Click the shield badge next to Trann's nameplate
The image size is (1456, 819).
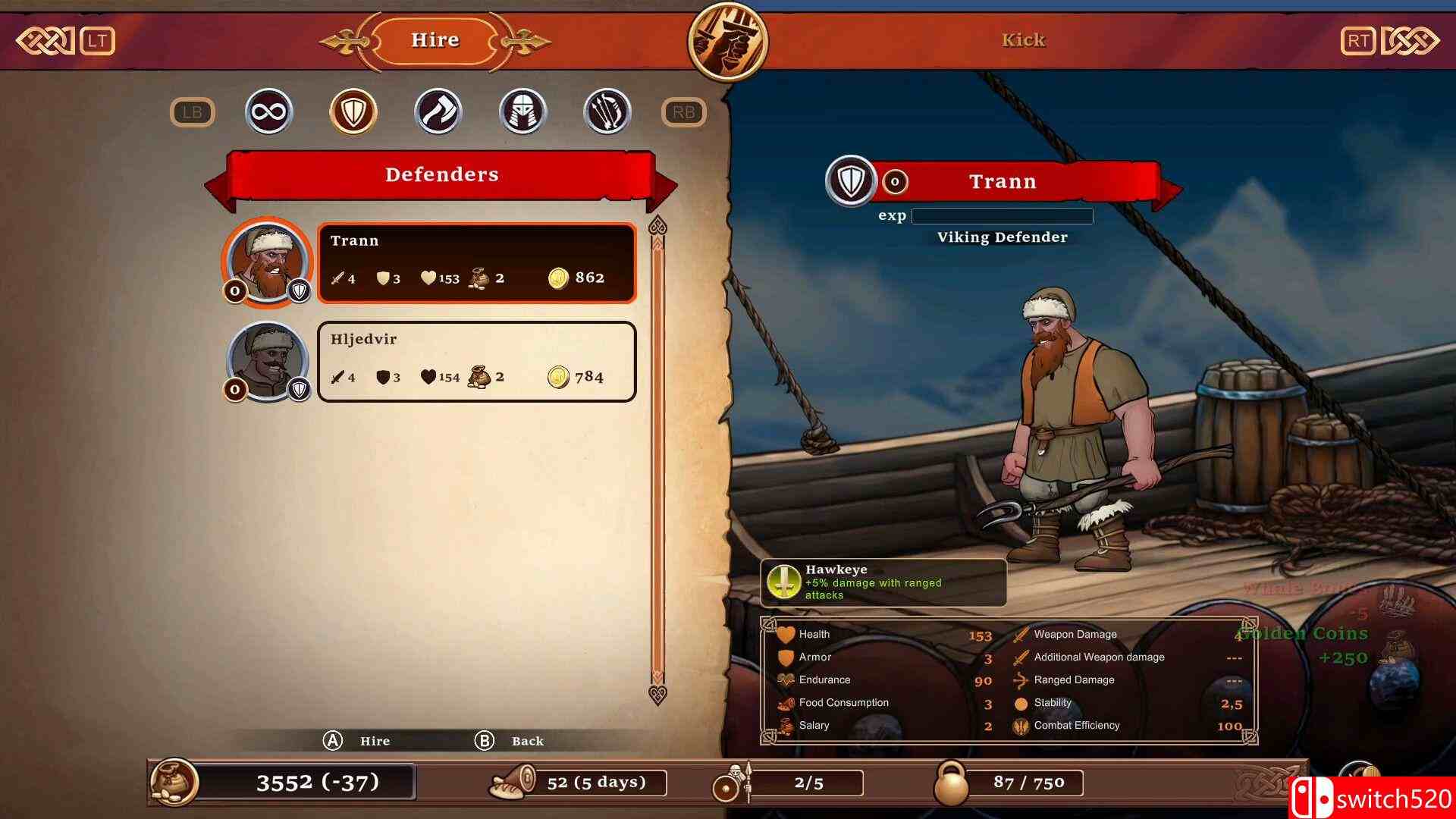(849, 181)
